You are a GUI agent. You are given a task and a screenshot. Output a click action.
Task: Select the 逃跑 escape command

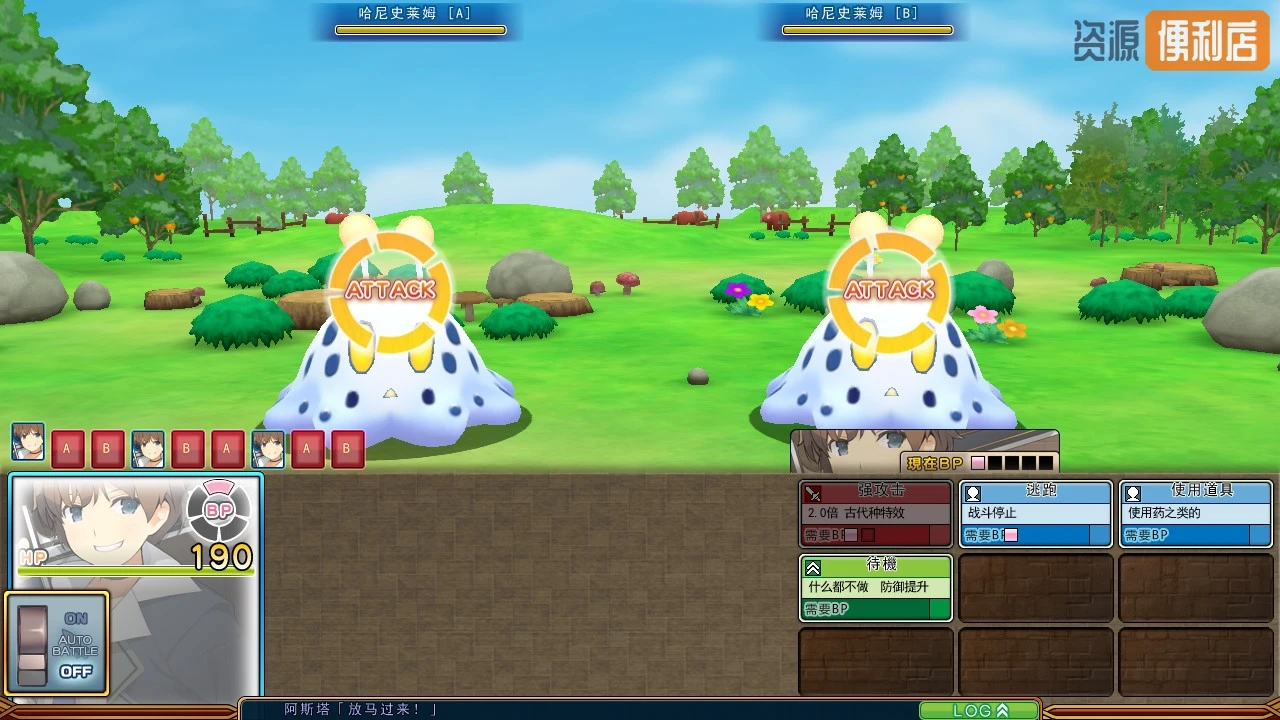pos(1035,513)
